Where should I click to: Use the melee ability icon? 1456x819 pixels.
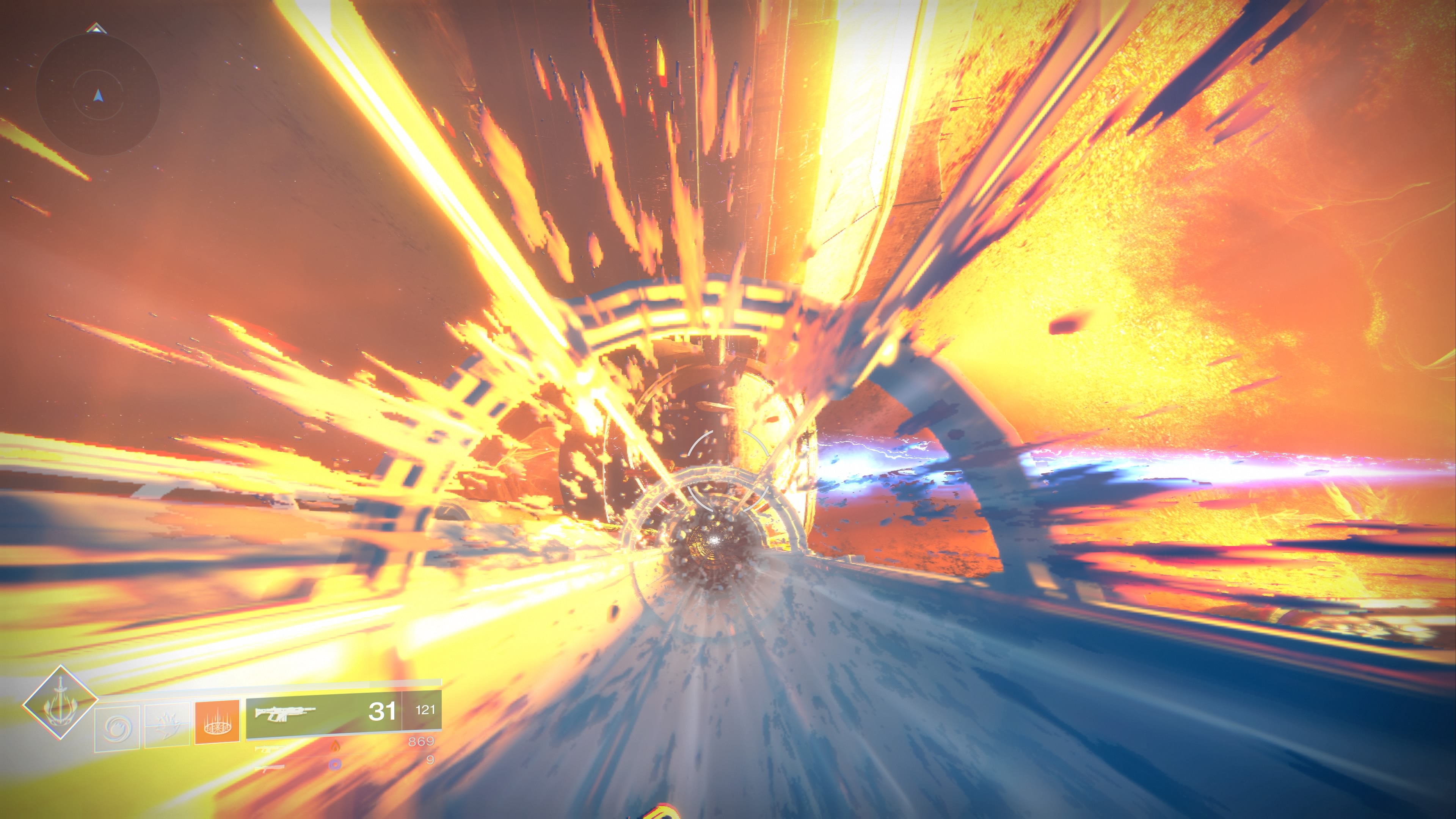tap(167, 726)
